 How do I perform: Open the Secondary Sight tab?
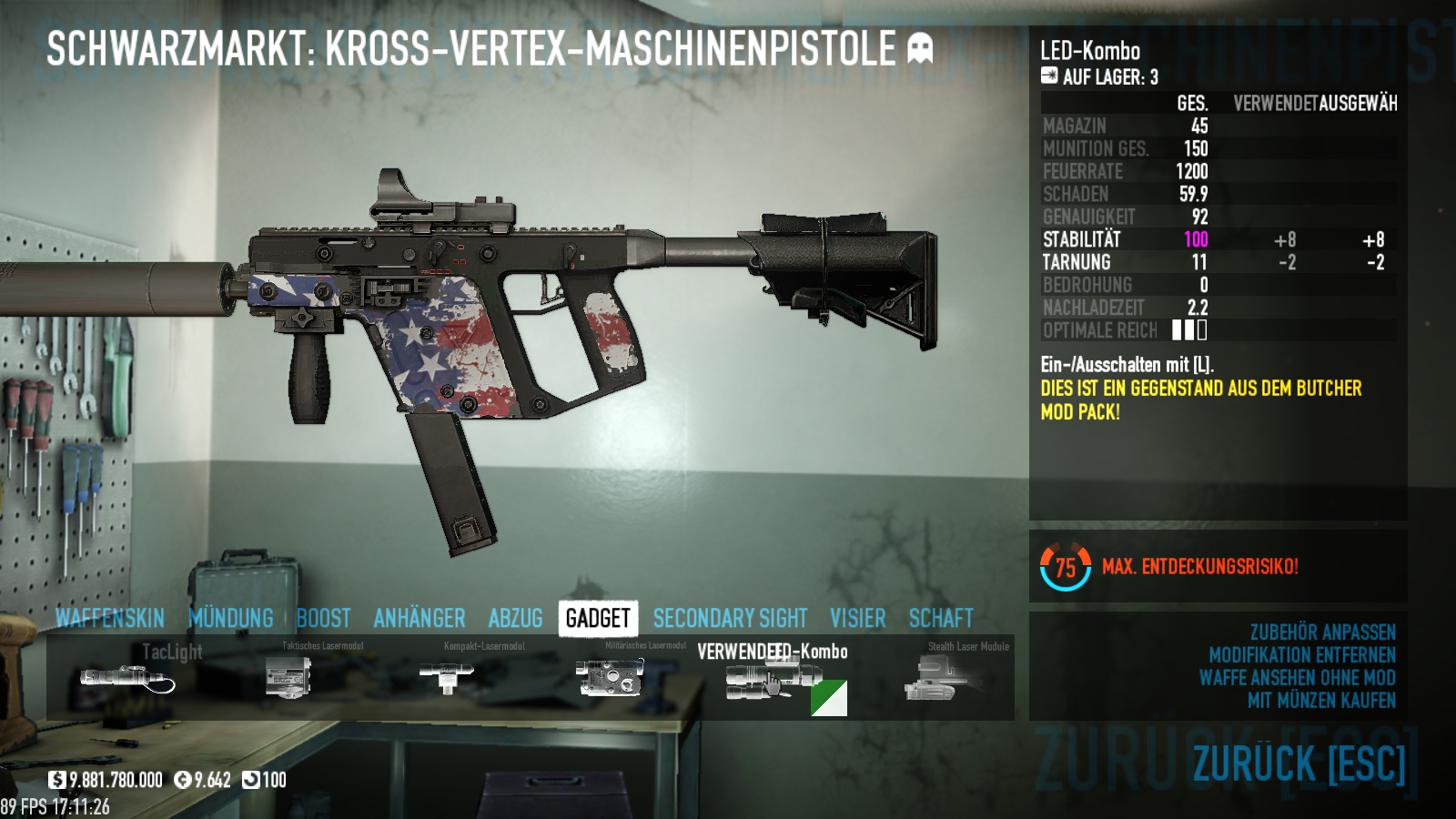pos(730,619)
